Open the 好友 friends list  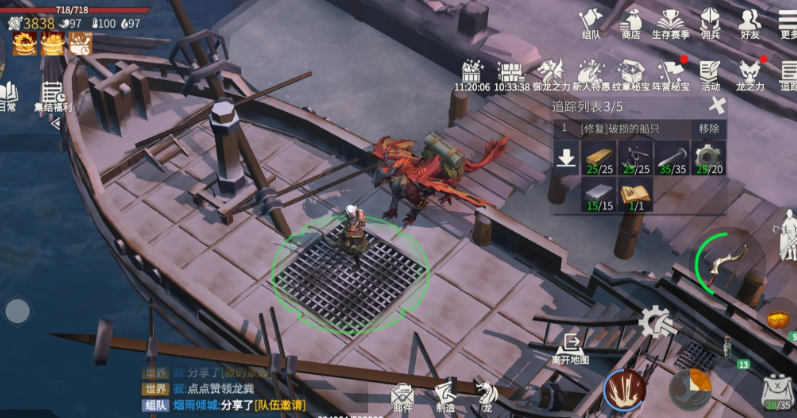[x=749, y=22]
